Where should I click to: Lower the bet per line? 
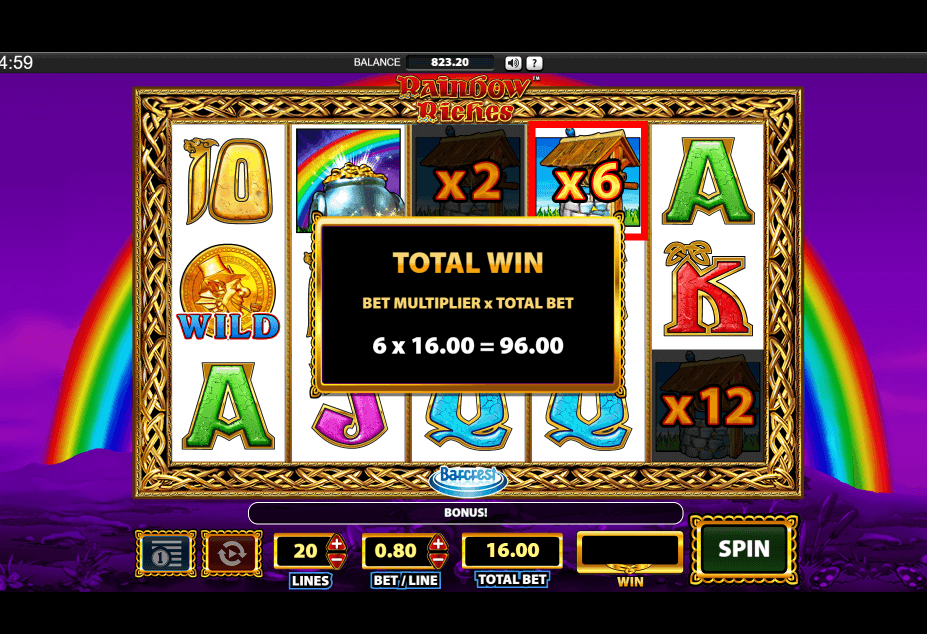[437, 560]
